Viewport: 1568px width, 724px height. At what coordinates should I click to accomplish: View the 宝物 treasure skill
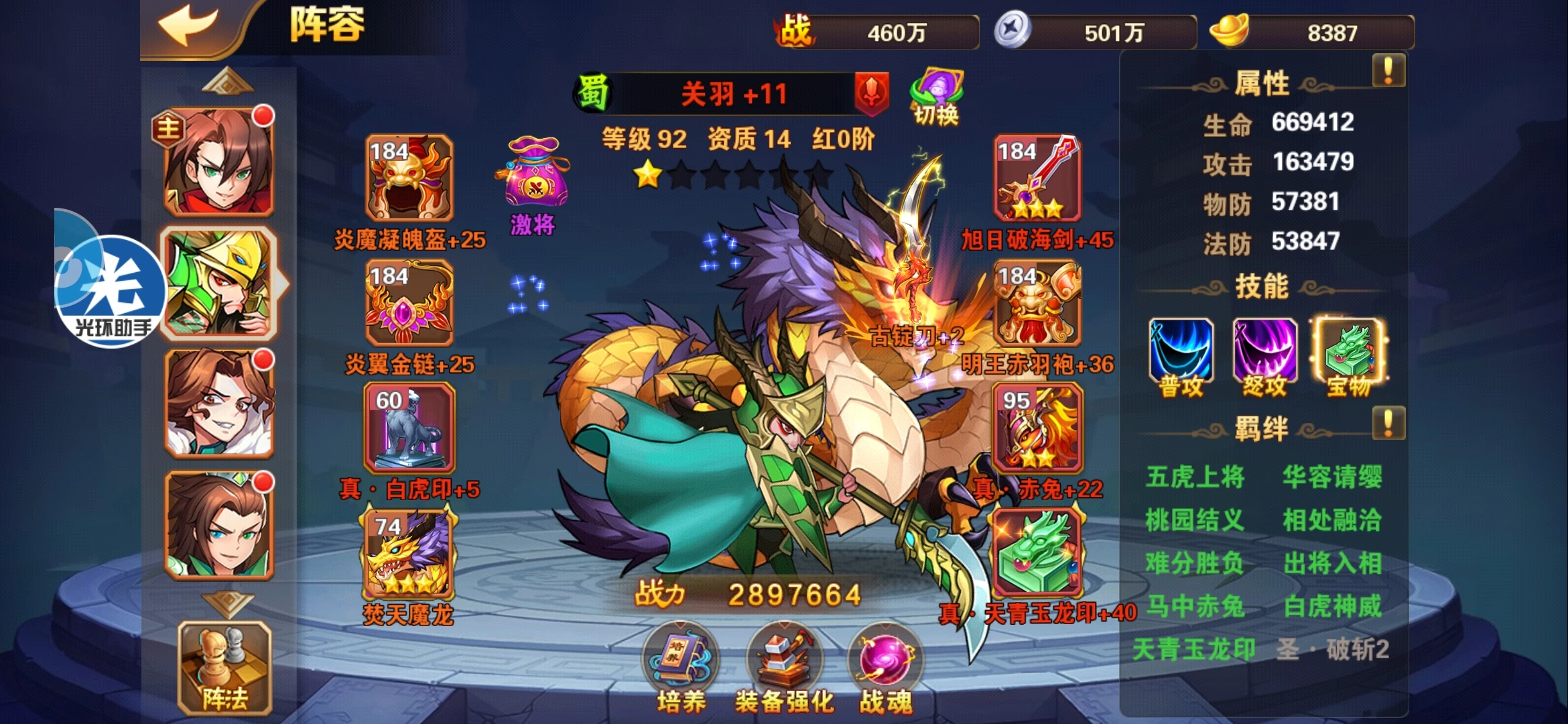click(1348, 352)
